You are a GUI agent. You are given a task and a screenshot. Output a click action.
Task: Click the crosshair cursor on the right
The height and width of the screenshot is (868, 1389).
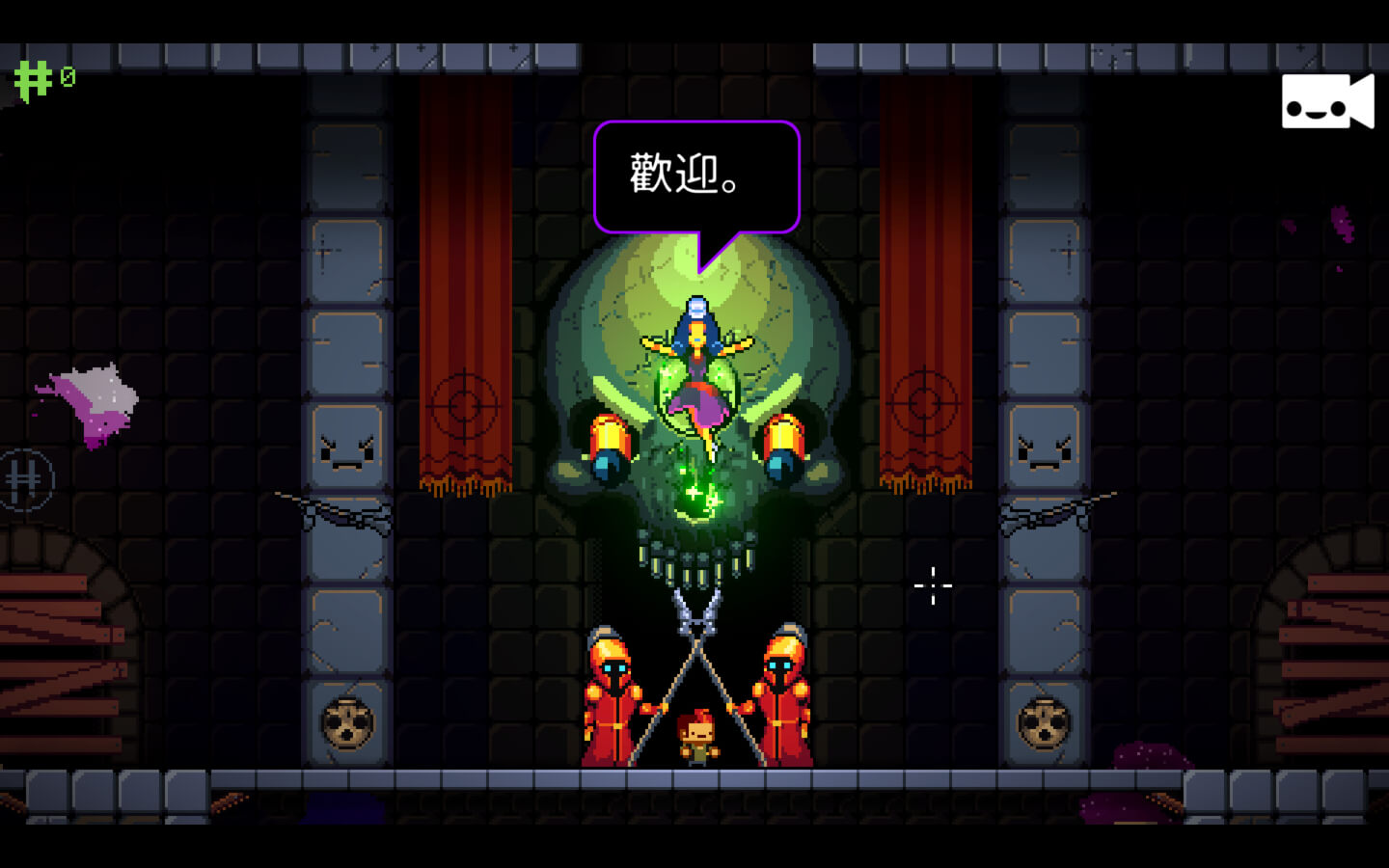(933, 585)
